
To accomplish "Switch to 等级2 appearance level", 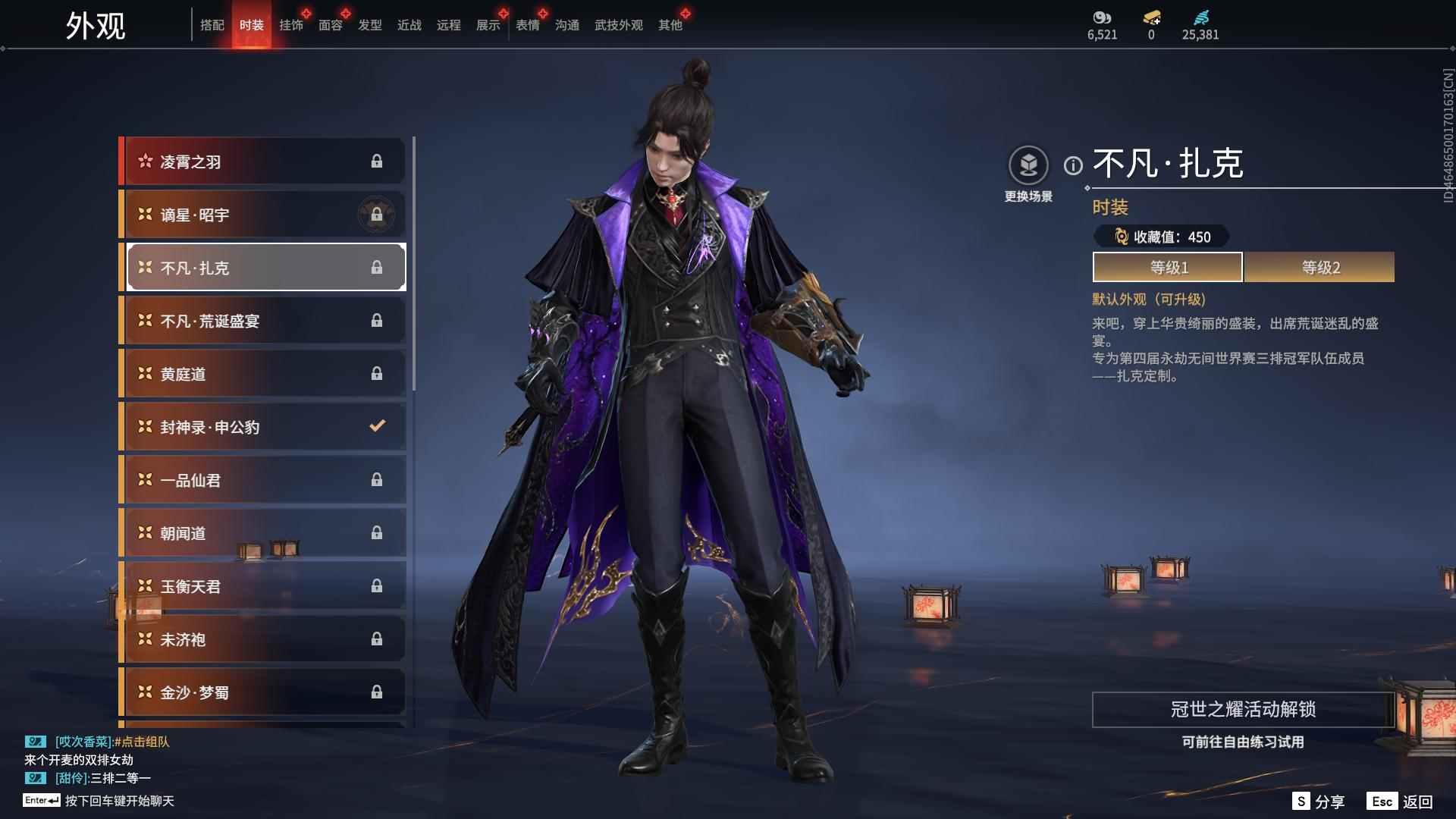I will (x=1319, y=268).
